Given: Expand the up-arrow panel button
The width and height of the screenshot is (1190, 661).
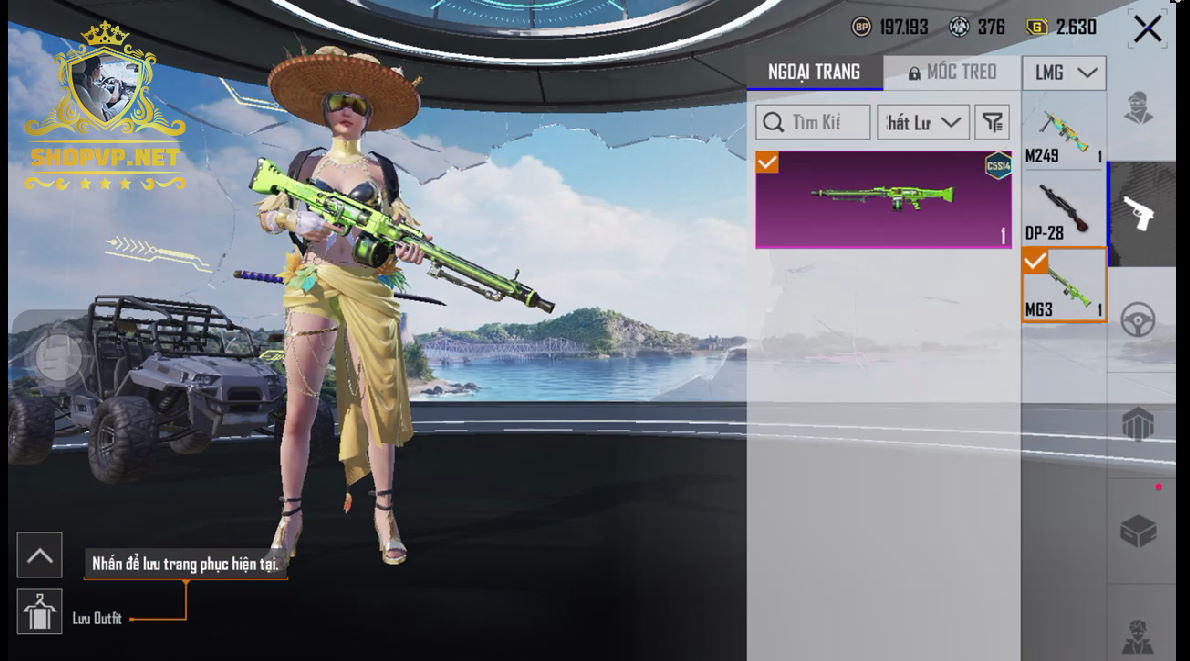Looking at the screenshot, I should (x=39, y=555).
